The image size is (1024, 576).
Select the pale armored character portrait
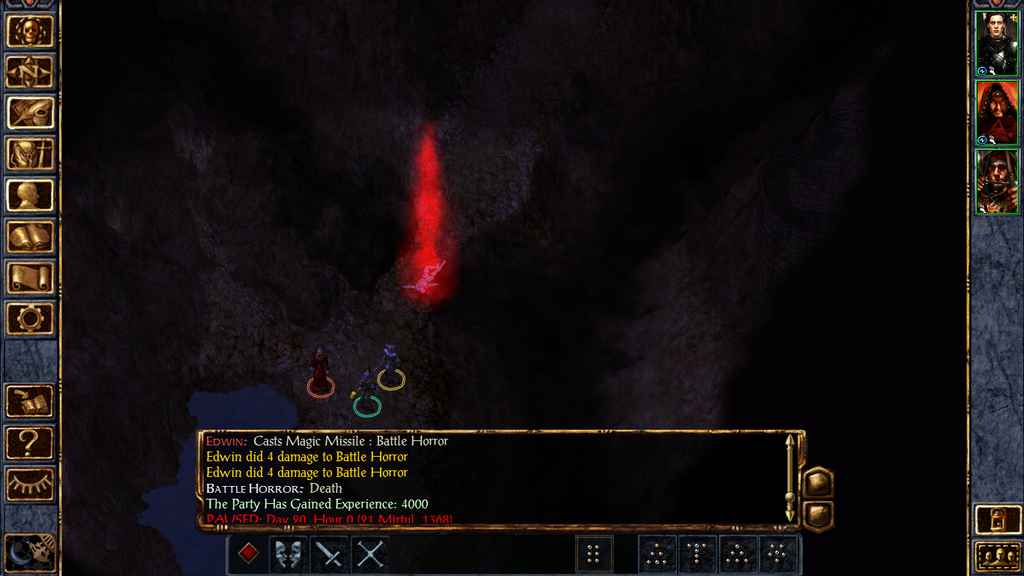pyautogui.click(x=996, y=43)
